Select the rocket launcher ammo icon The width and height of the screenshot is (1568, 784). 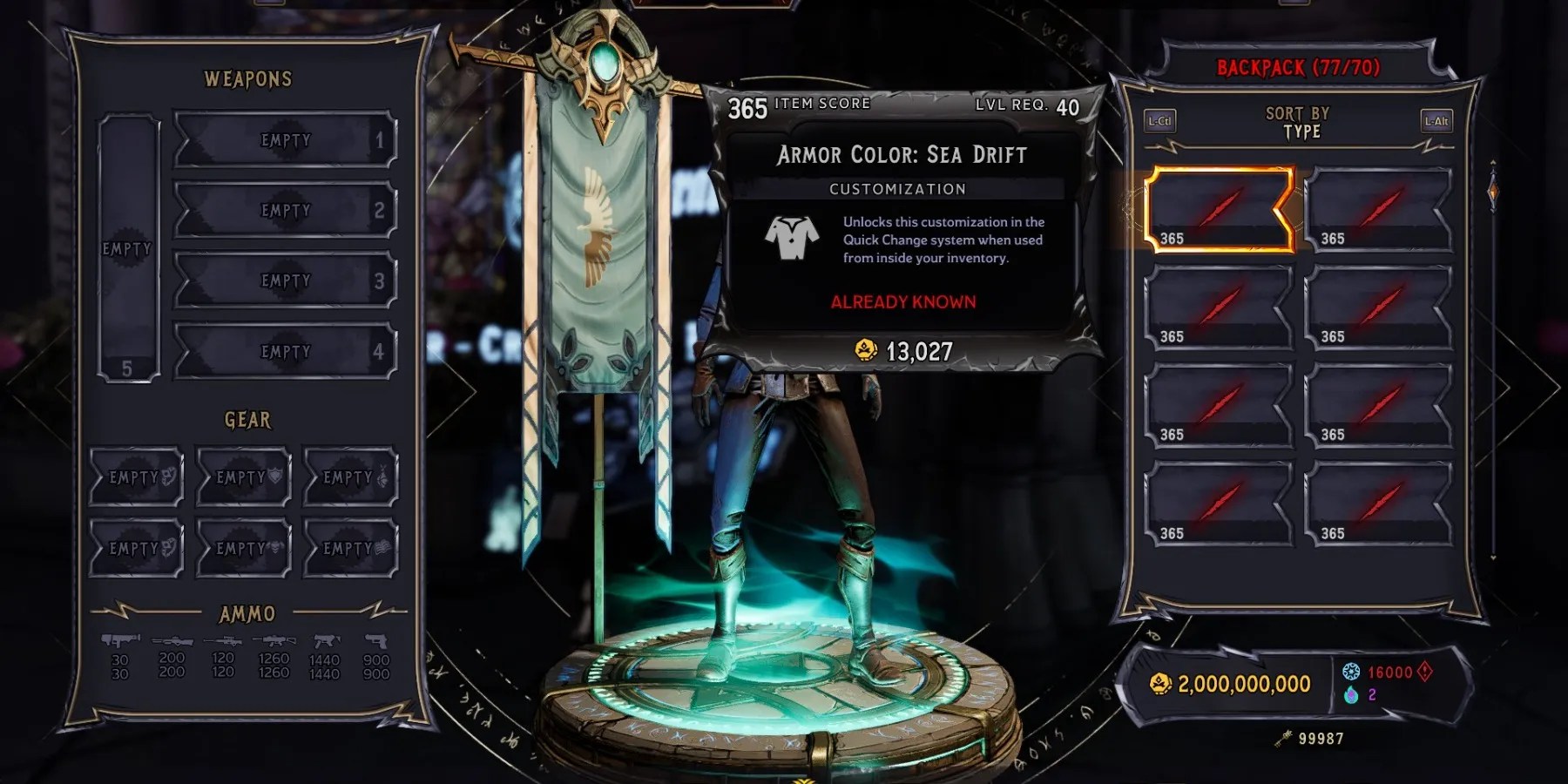[120, 640]
